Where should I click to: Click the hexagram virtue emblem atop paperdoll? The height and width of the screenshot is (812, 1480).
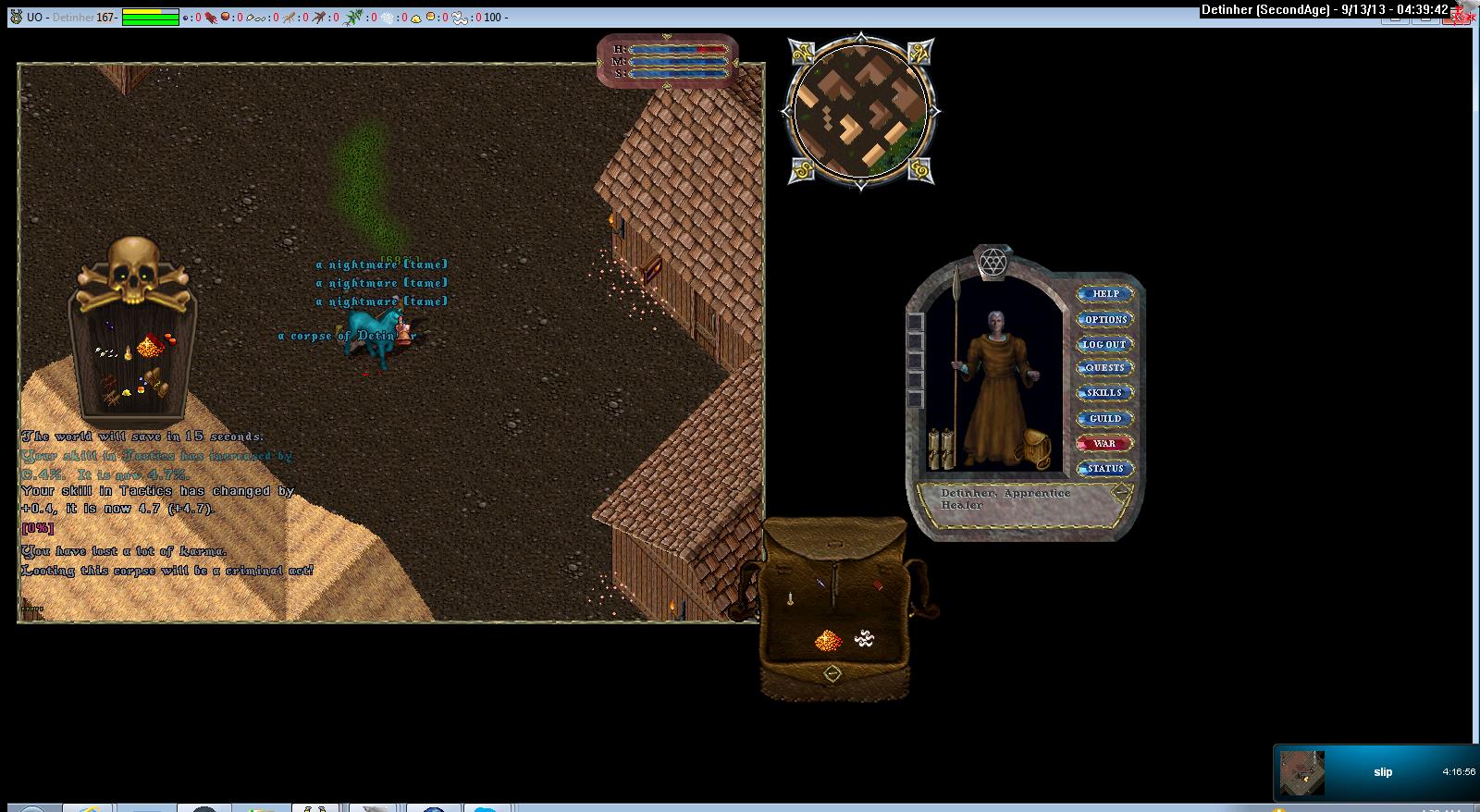pyautogui.click(x=993, y=262)
